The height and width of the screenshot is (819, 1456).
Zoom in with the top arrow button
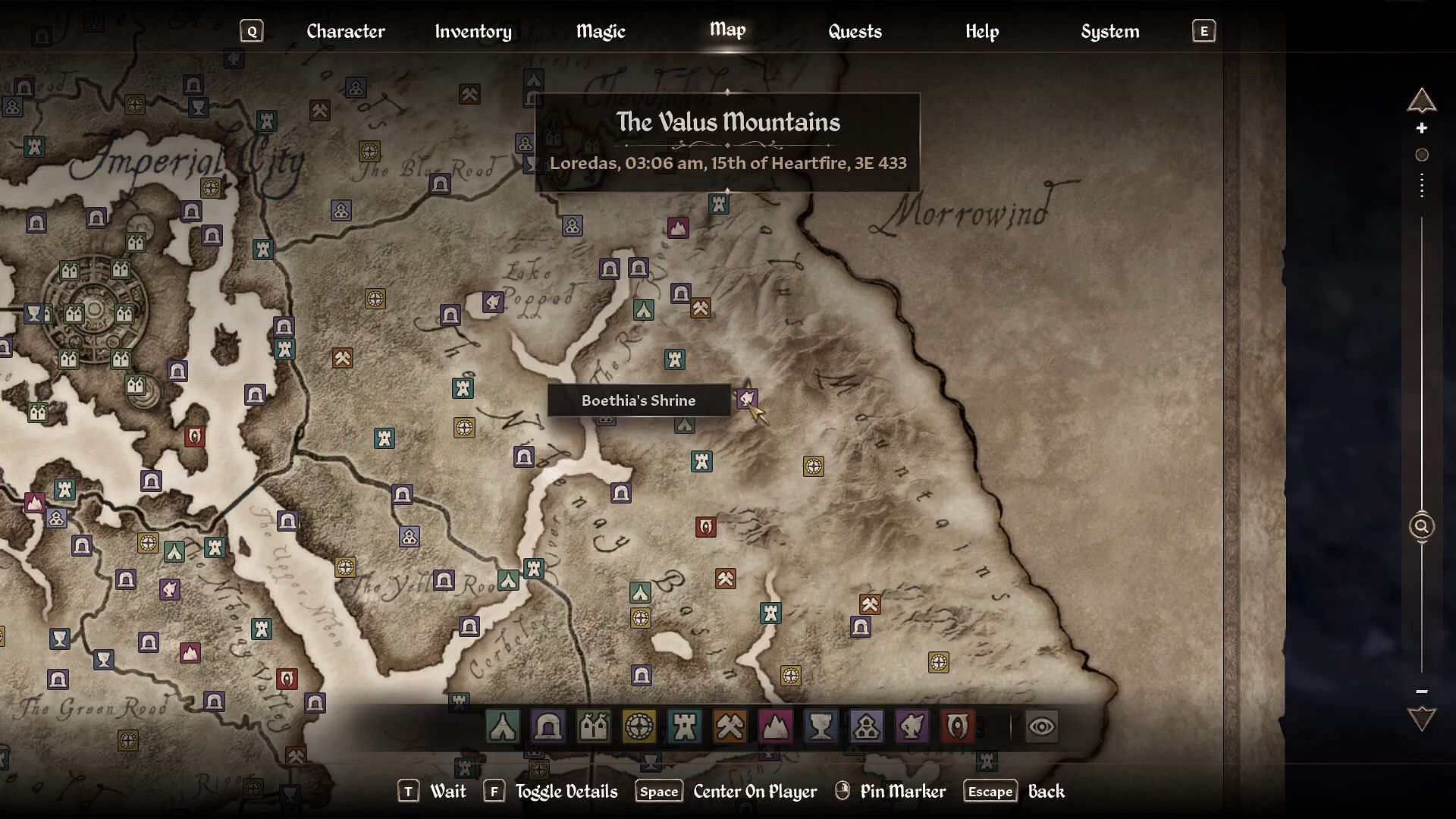tap(1422, 101)
